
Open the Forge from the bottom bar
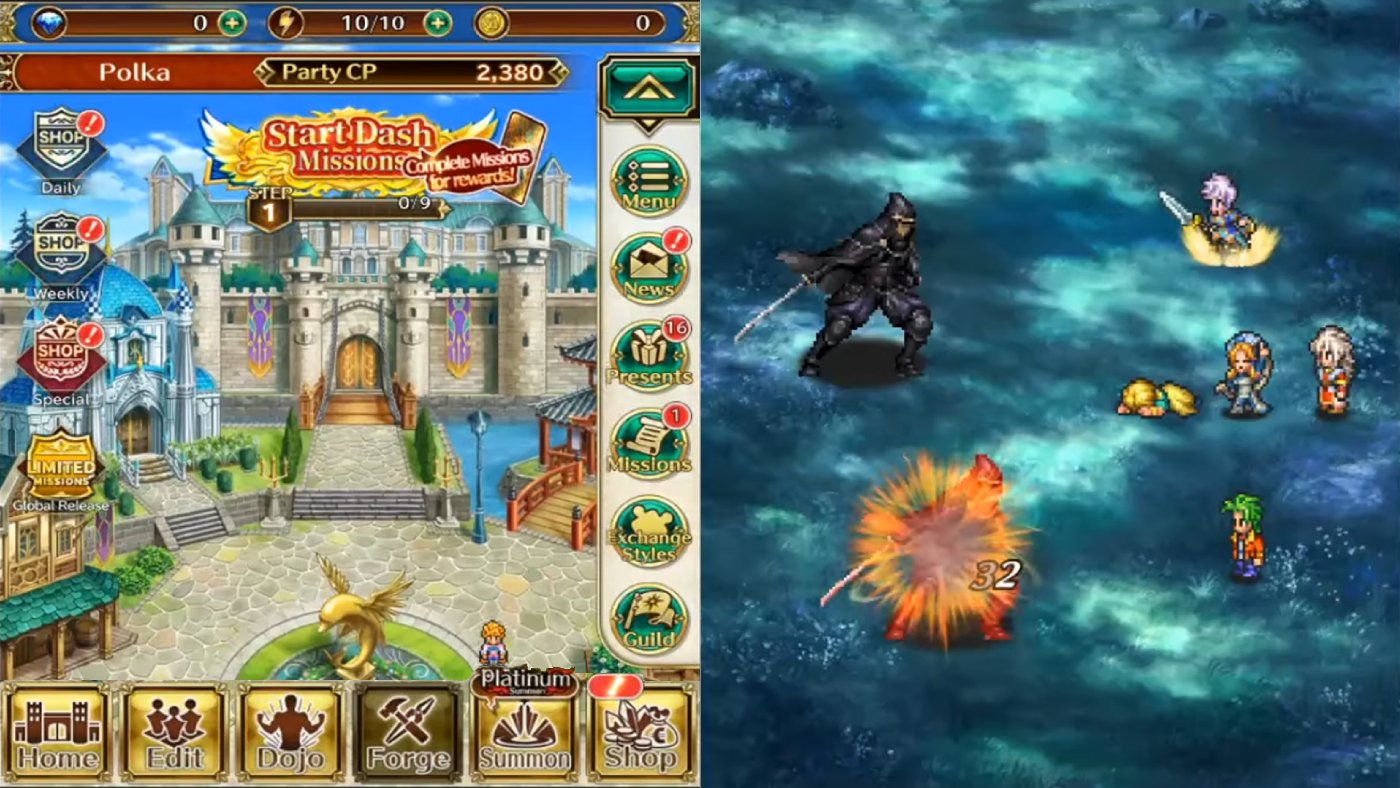coord(409,735)
